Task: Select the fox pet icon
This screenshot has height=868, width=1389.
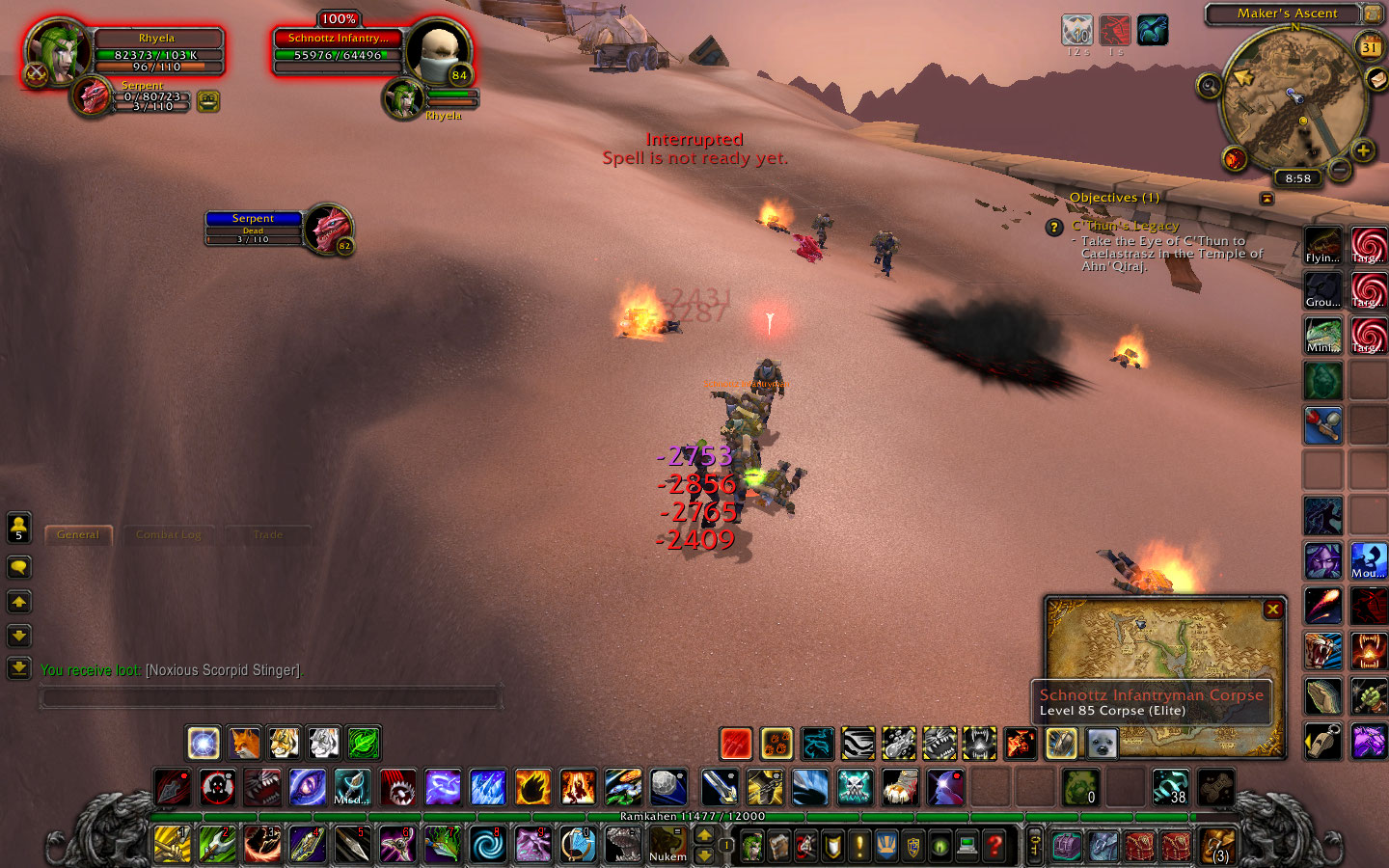Action: point(245,743)
